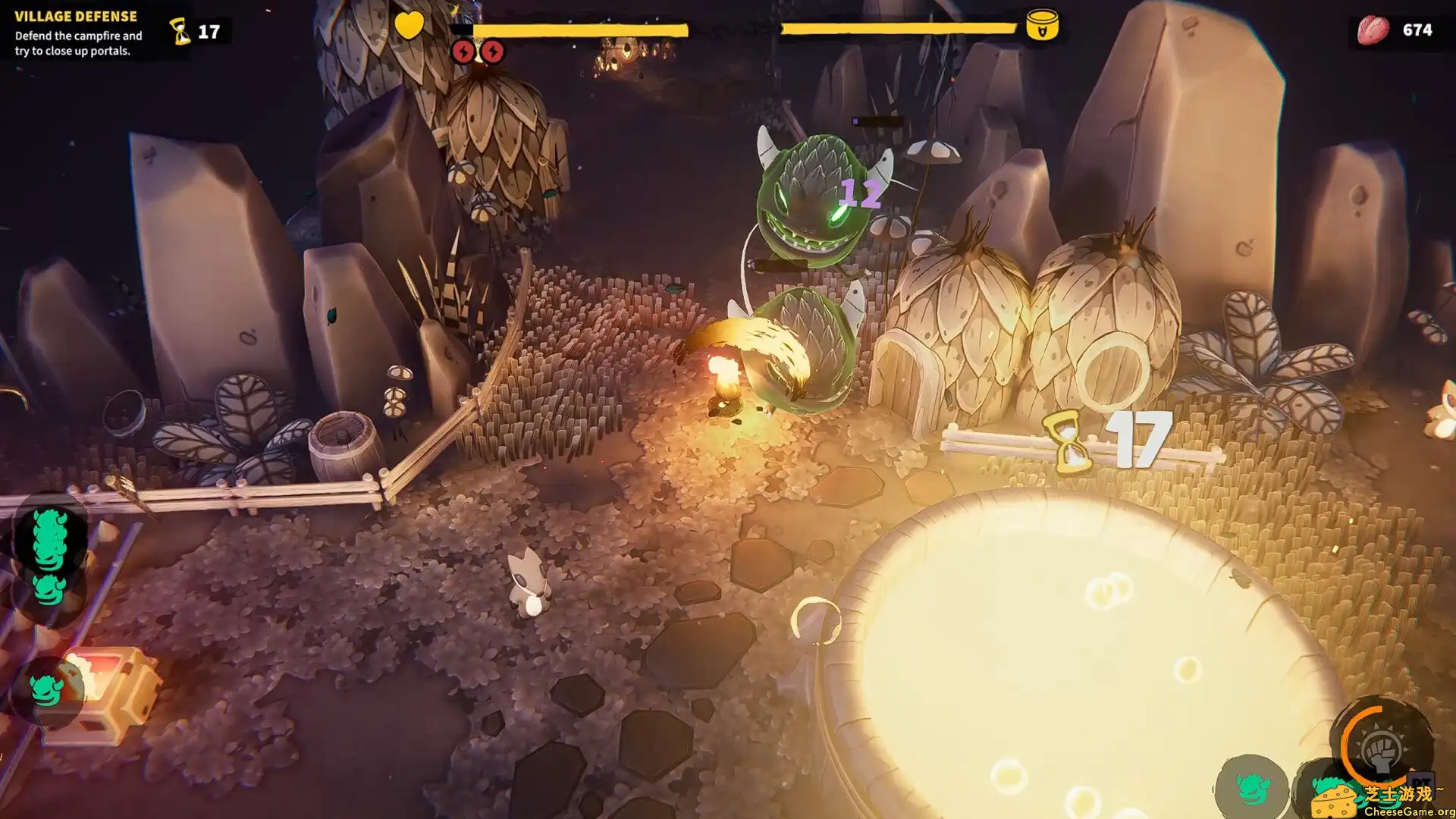Activate the fist power skill with cooldown ring
The height and width of the screenshot is (819, 1456).
click(x=1382, y=751)
